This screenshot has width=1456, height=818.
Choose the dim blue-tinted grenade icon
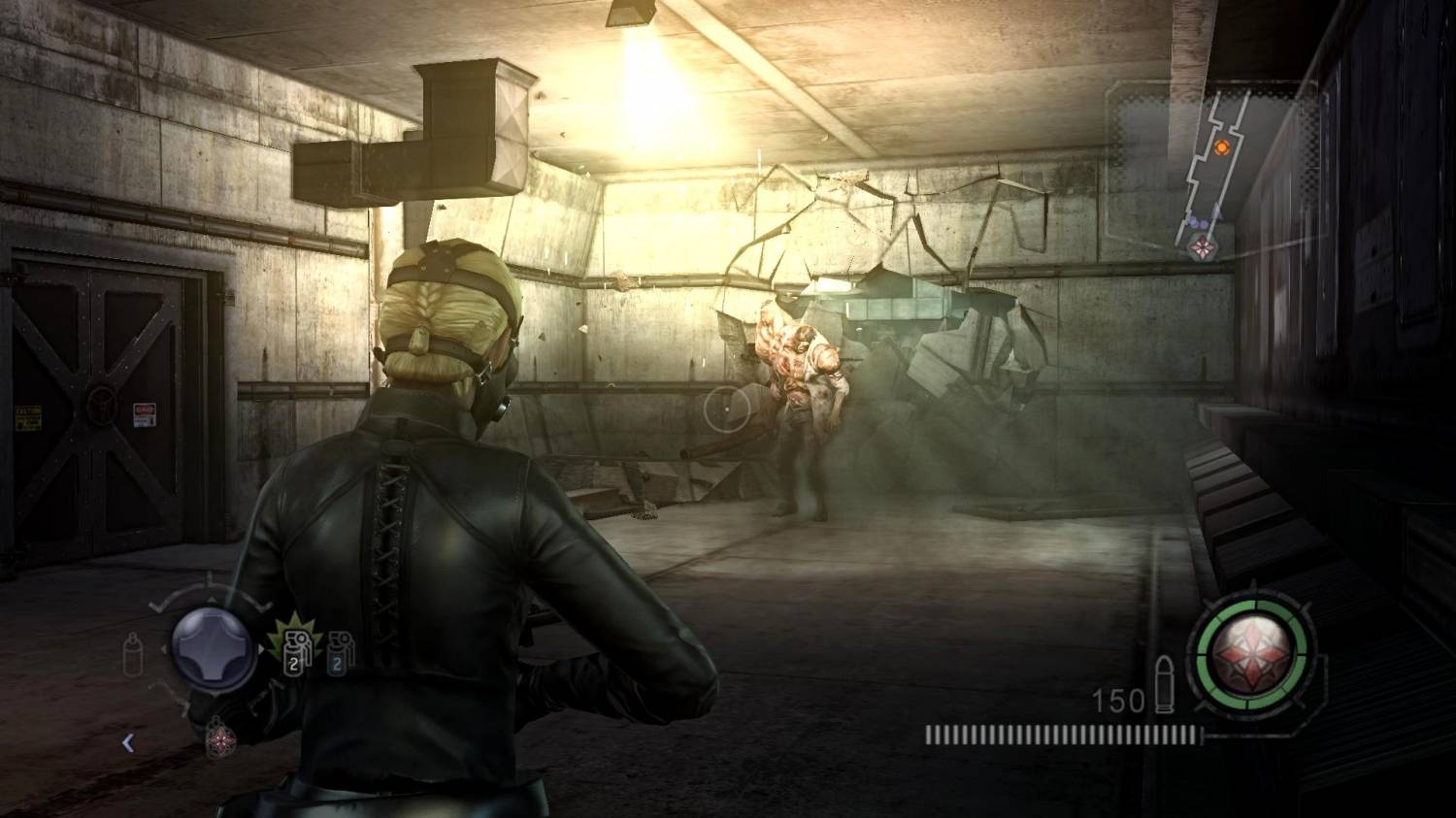click(x=340, y=652)
